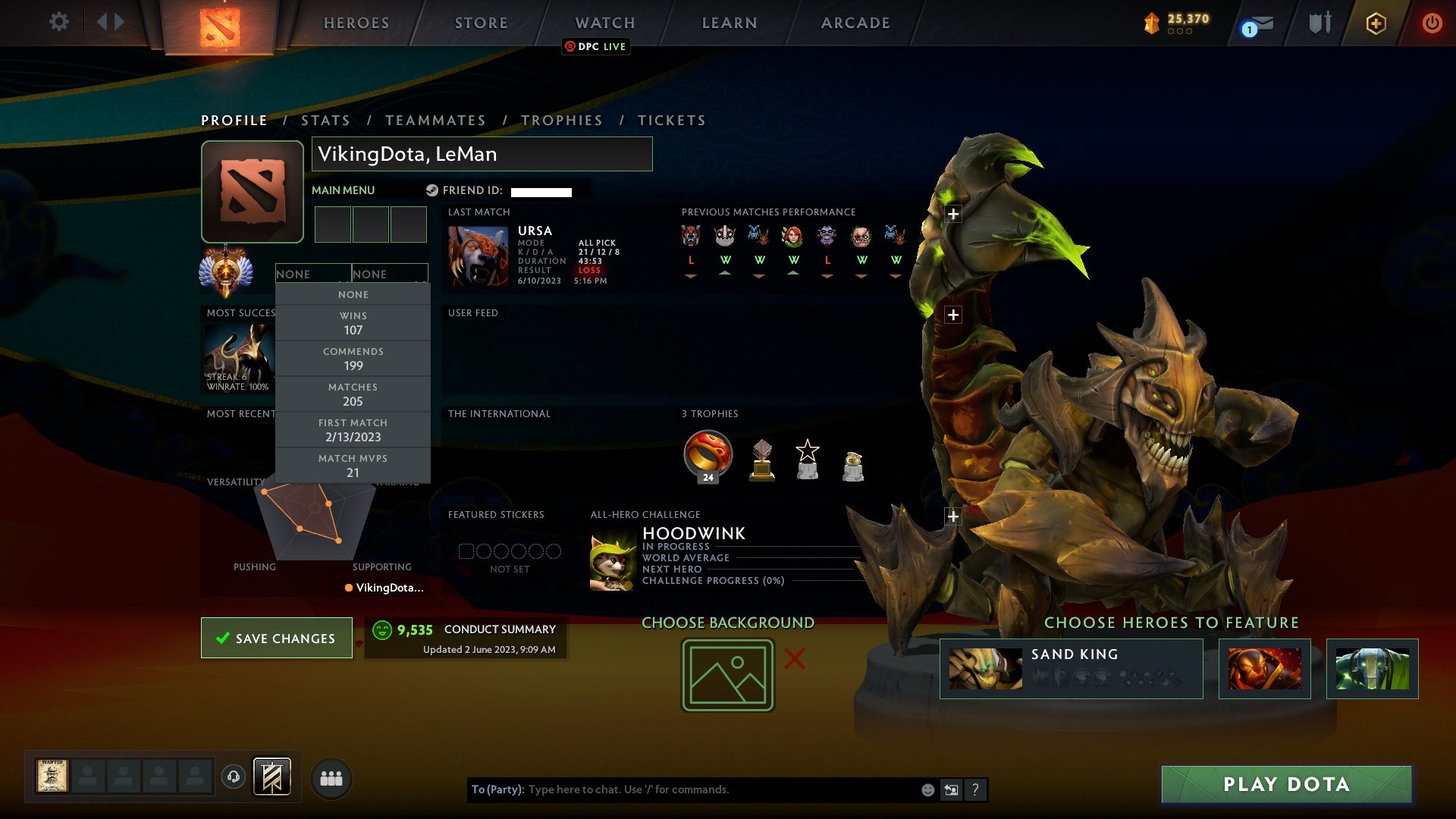This screenshot has width=1456, height=819.
Task: Open the LEARN menu
Action: [x=728, y=23]
